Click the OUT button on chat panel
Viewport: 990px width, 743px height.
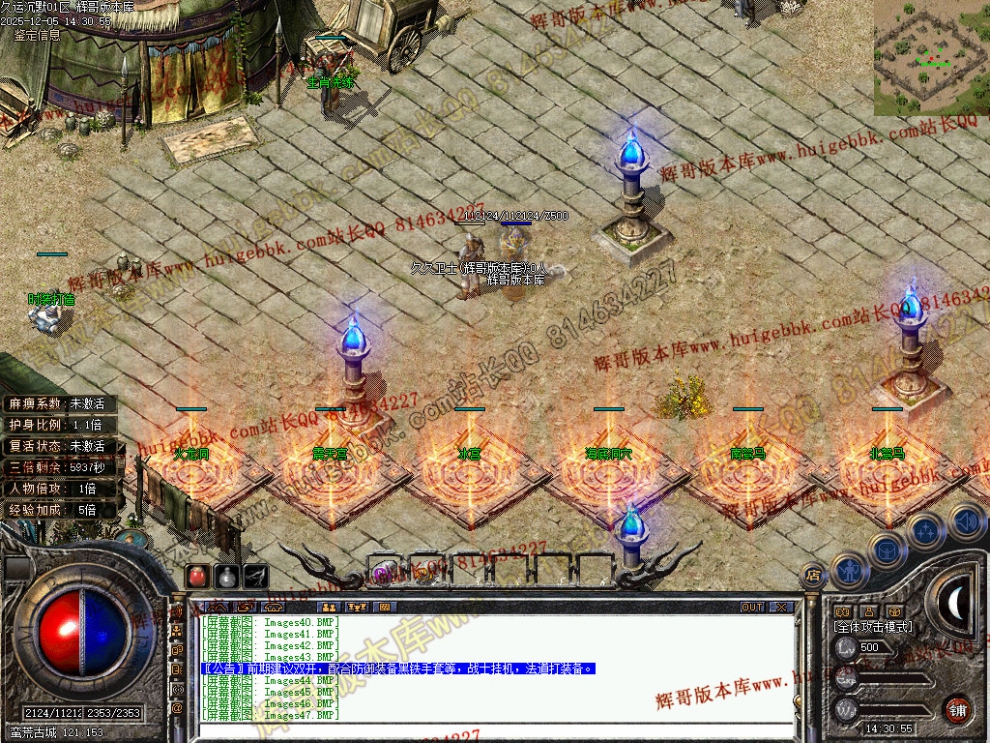(x=752, y=607)
